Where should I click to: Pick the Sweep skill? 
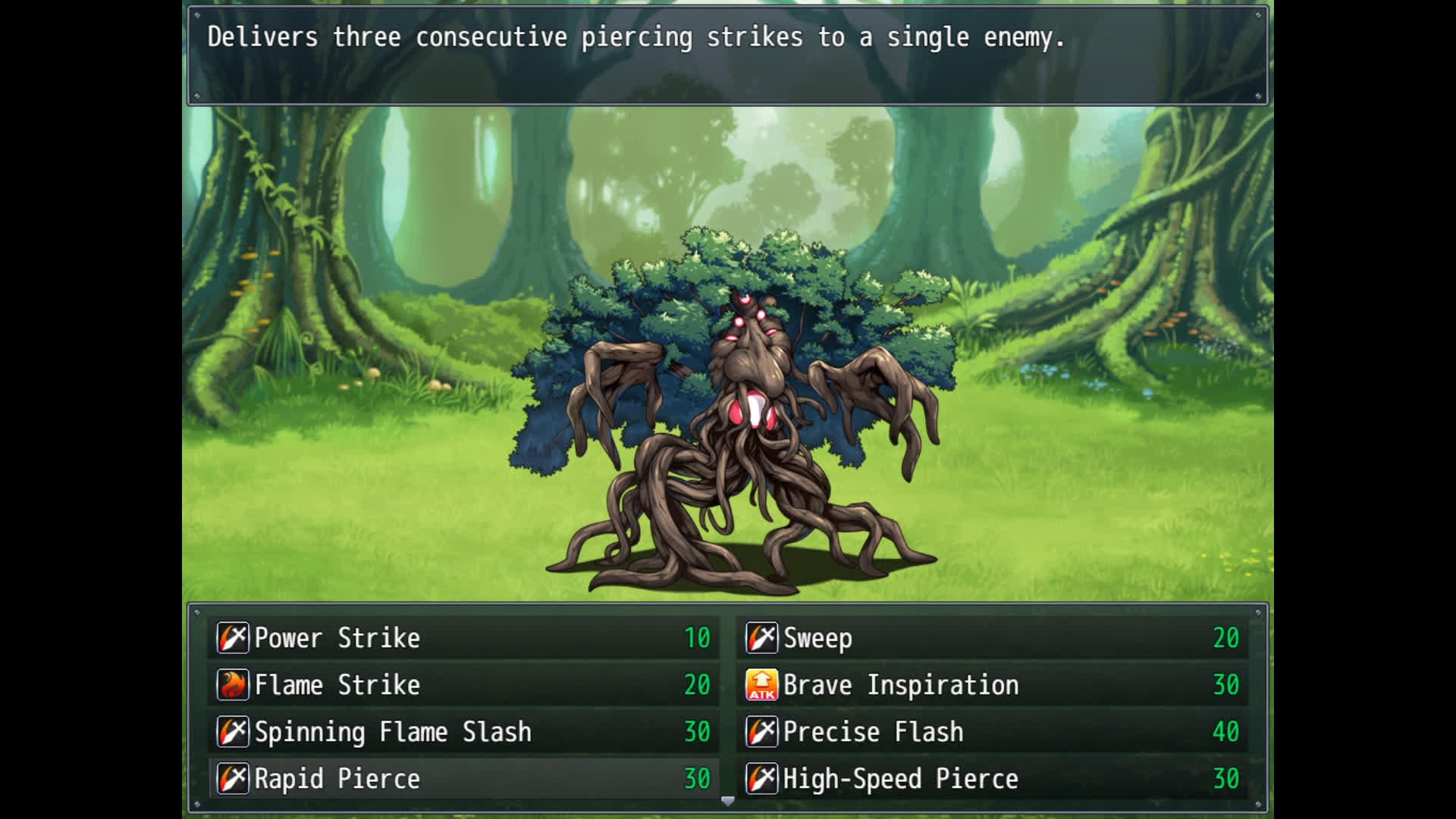point(992,638)
